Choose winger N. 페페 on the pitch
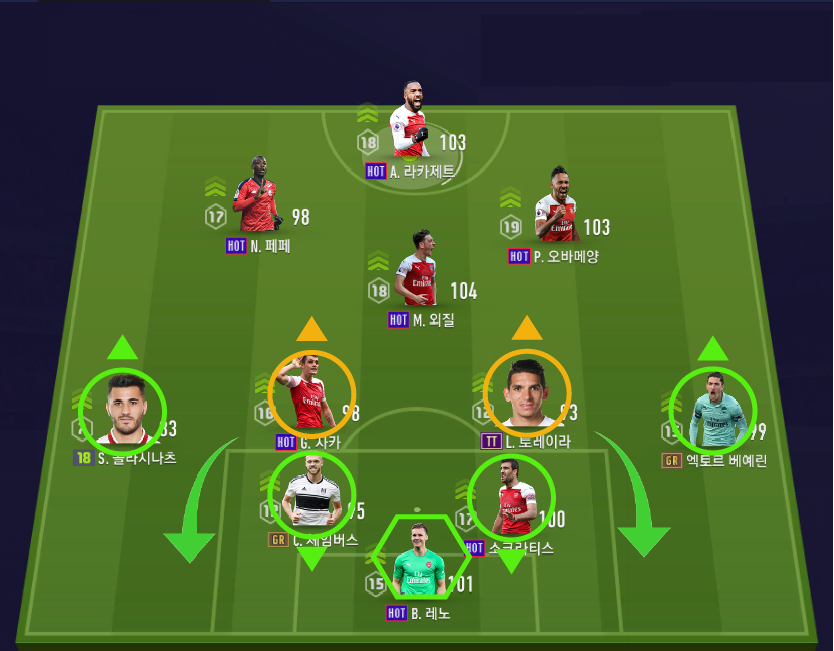The width and height of the screenshot is (834, 651). (x=254, y=200)
